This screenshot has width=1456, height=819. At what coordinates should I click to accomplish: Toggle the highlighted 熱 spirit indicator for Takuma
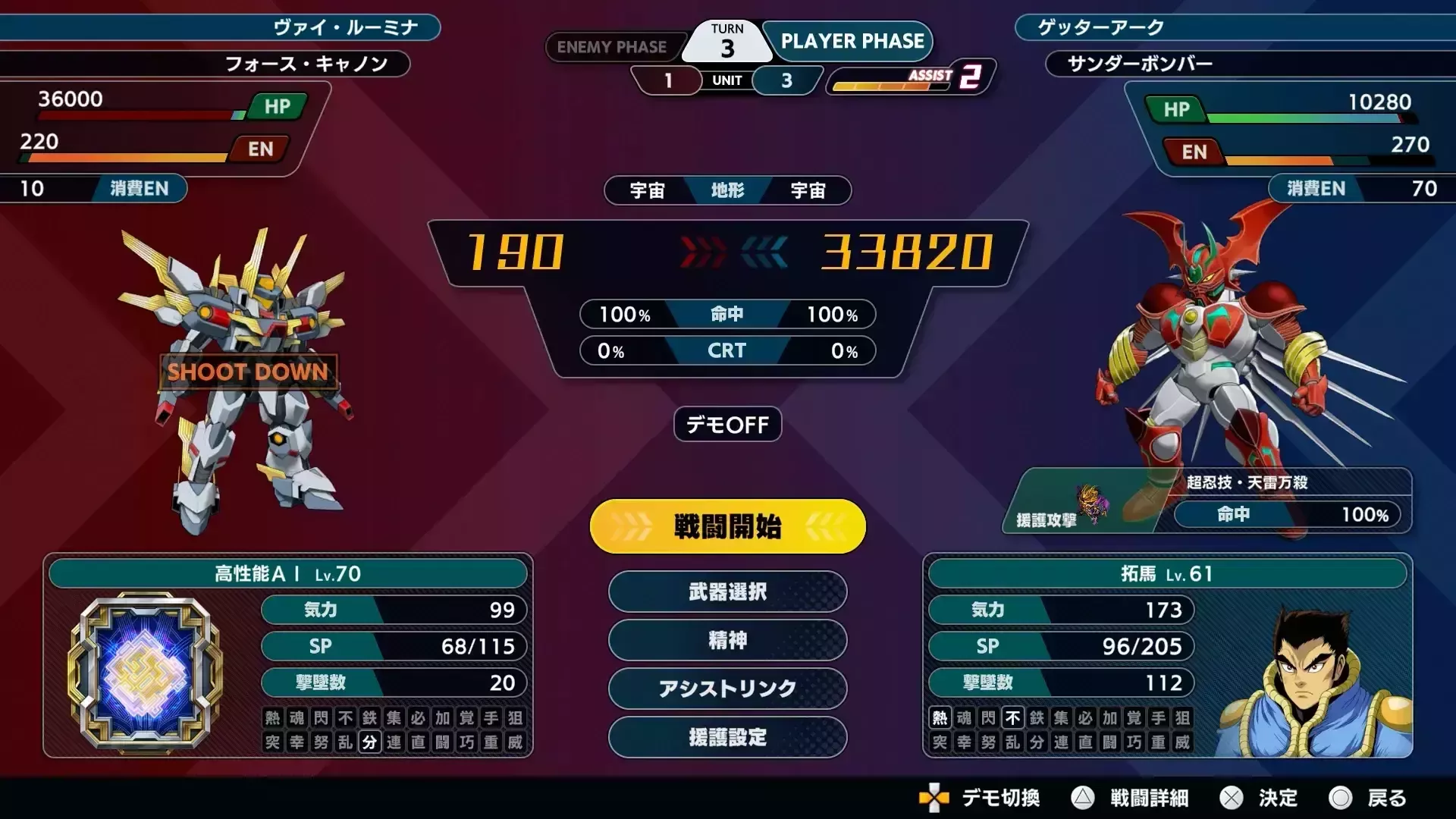coord(938,717)
